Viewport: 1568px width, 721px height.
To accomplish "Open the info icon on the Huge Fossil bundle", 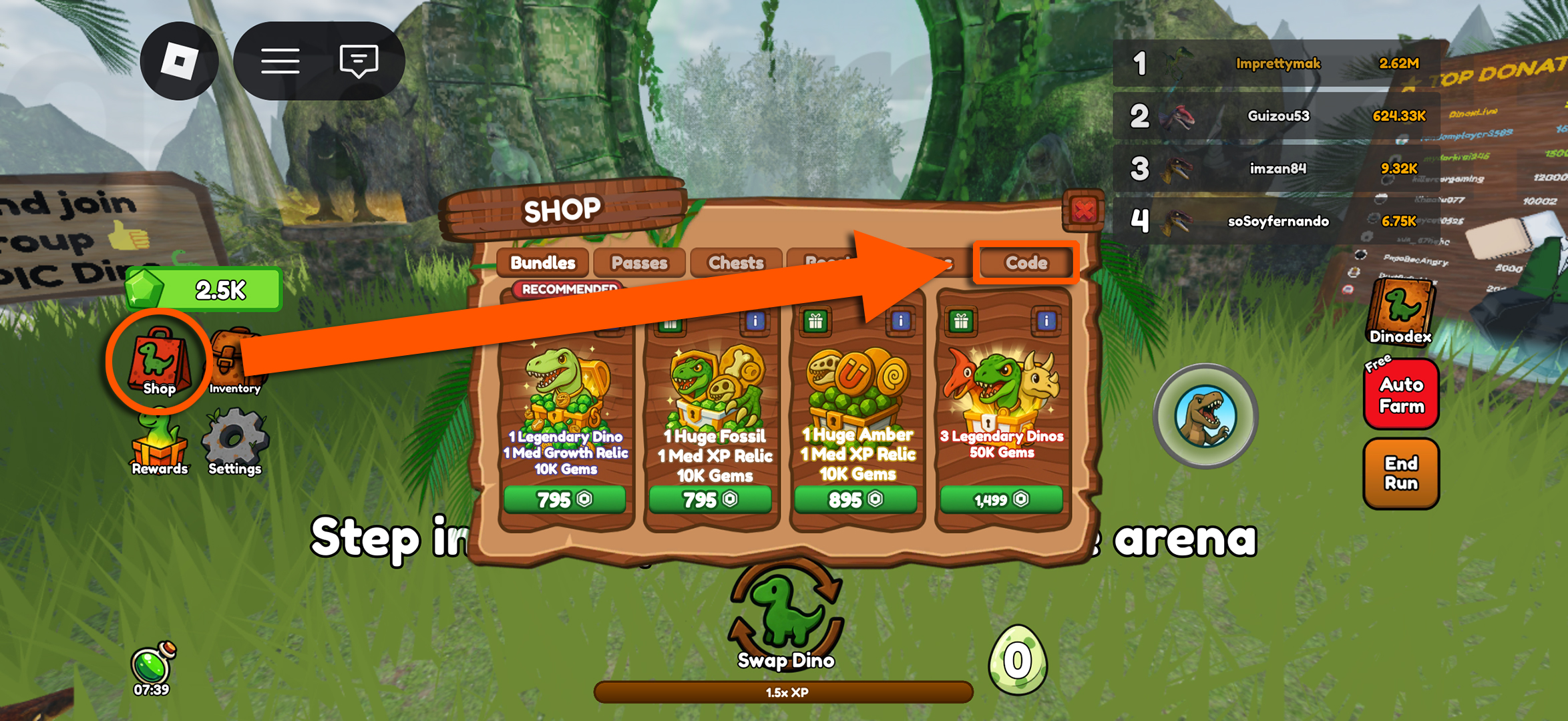I will 757,322.
